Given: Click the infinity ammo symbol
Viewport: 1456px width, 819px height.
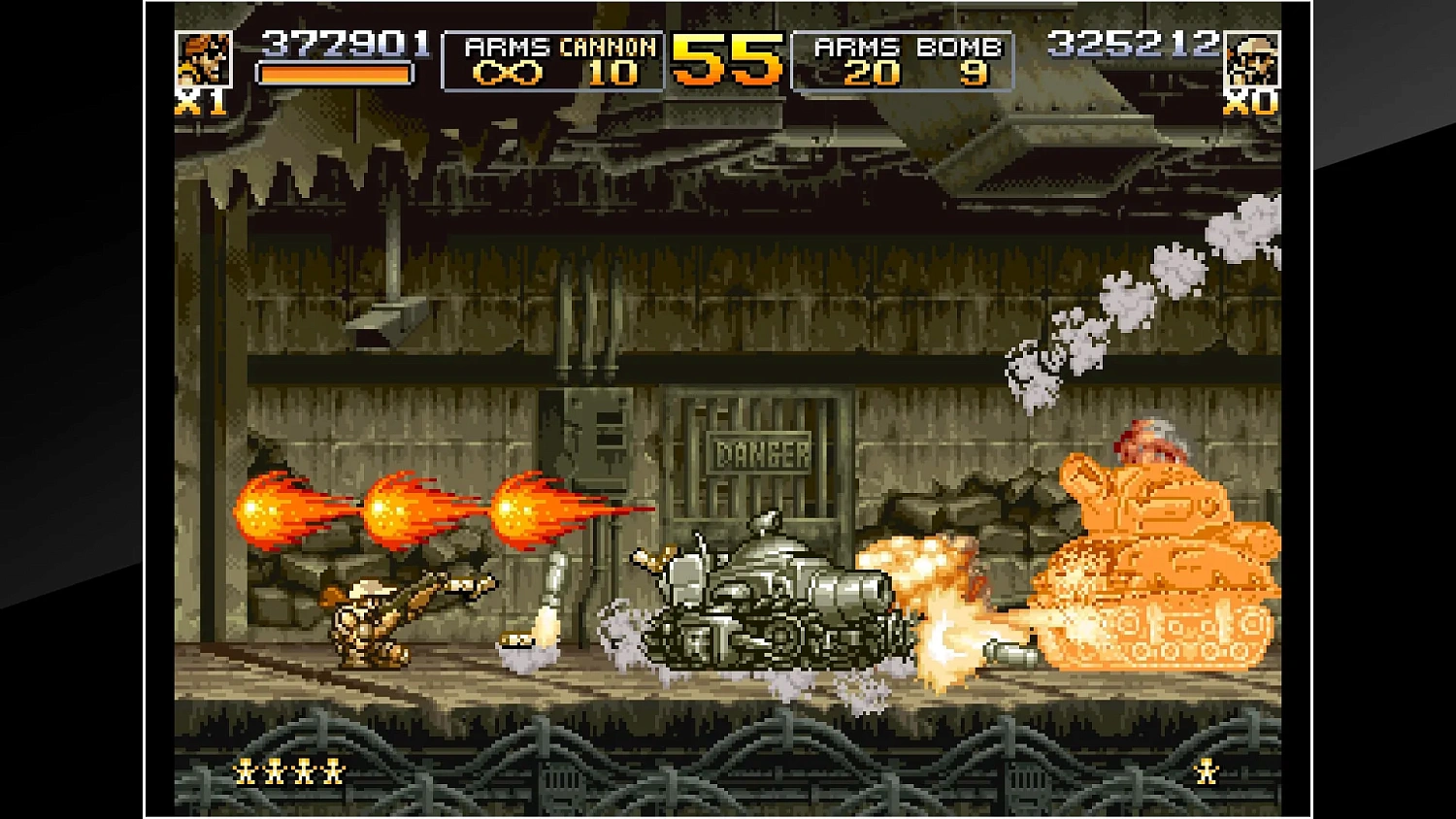Looking at the screenshot, I should click(x=508, y=71).
